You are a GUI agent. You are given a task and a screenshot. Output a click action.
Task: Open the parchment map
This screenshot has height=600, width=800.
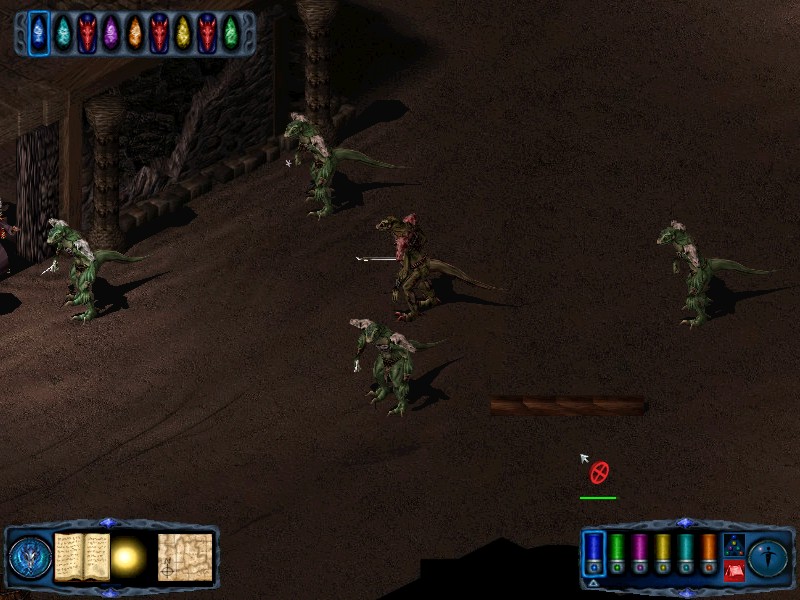click(185, 557)
